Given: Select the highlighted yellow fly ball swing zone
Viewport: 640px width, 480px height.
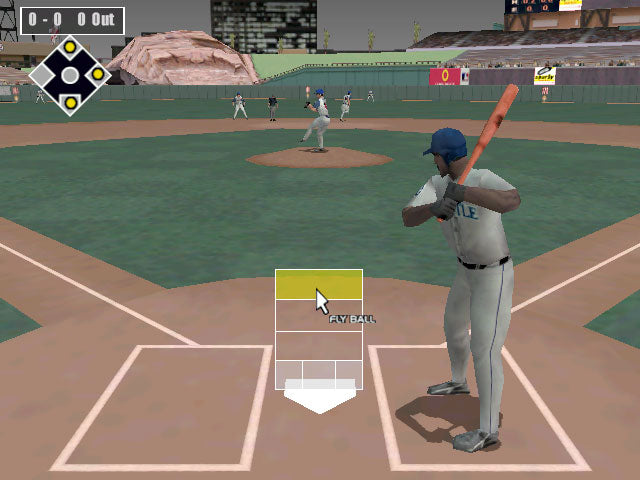Looking at the screenshot, I should (x=318, y=284).
